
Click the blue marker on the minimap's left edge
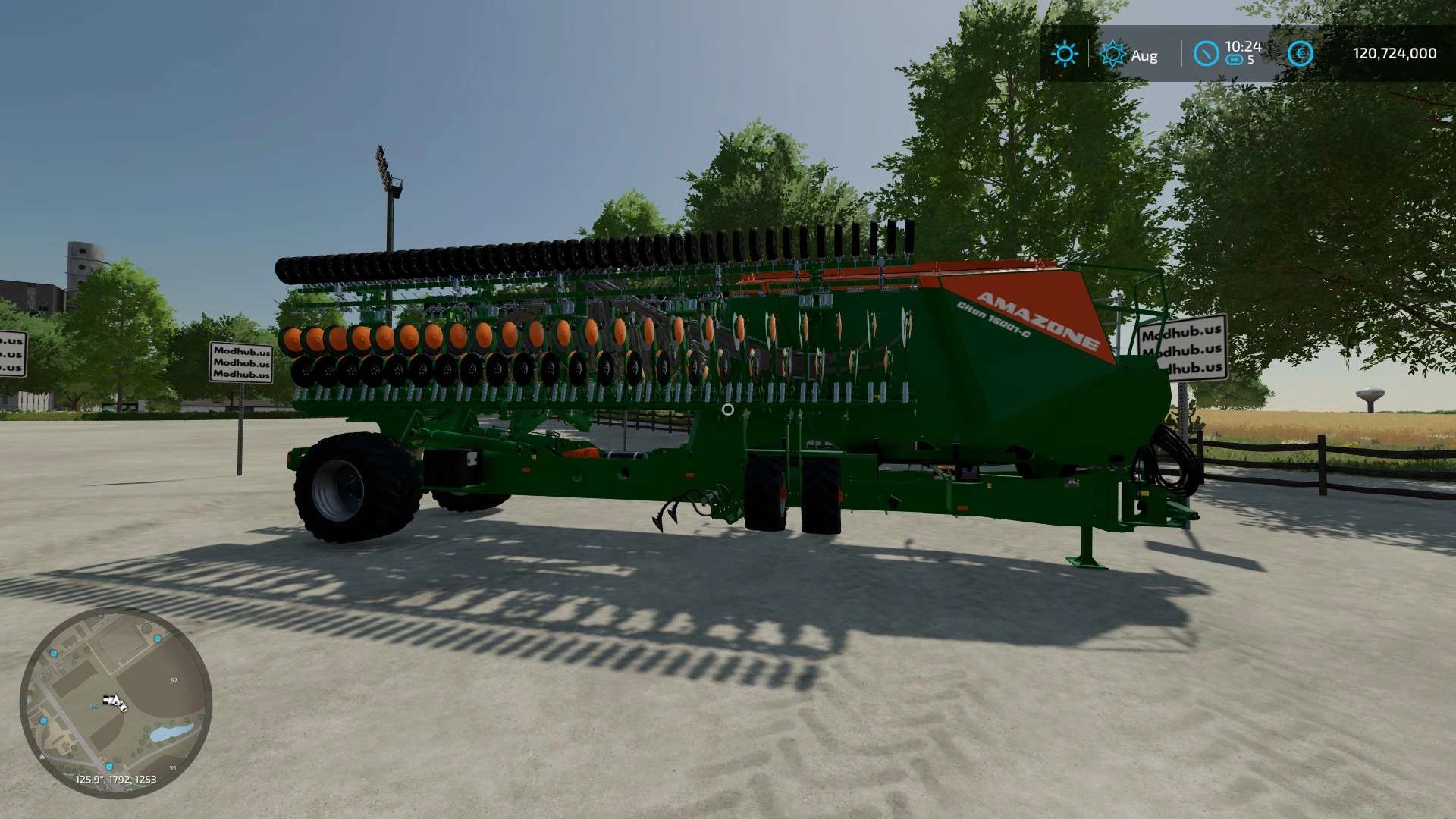coord(44,720)
